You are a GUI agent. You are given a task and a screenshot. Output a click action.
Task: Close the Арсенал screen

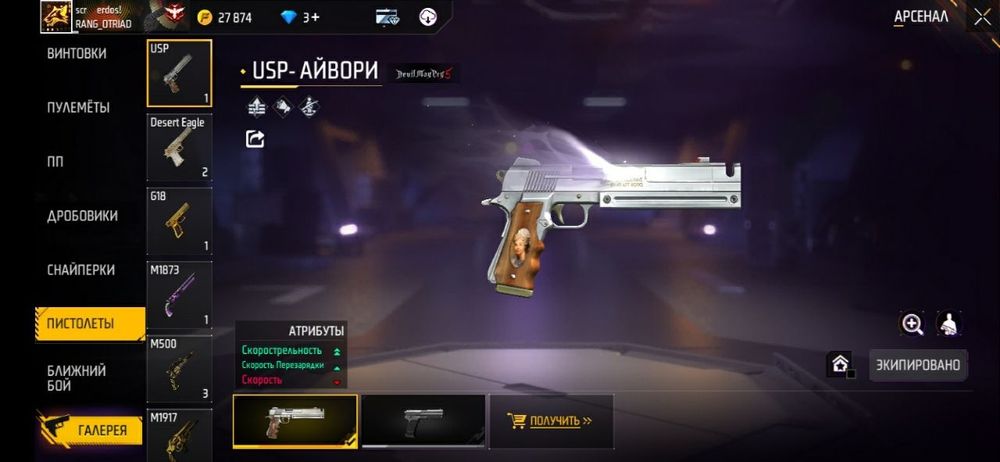(x=981, y=17)
